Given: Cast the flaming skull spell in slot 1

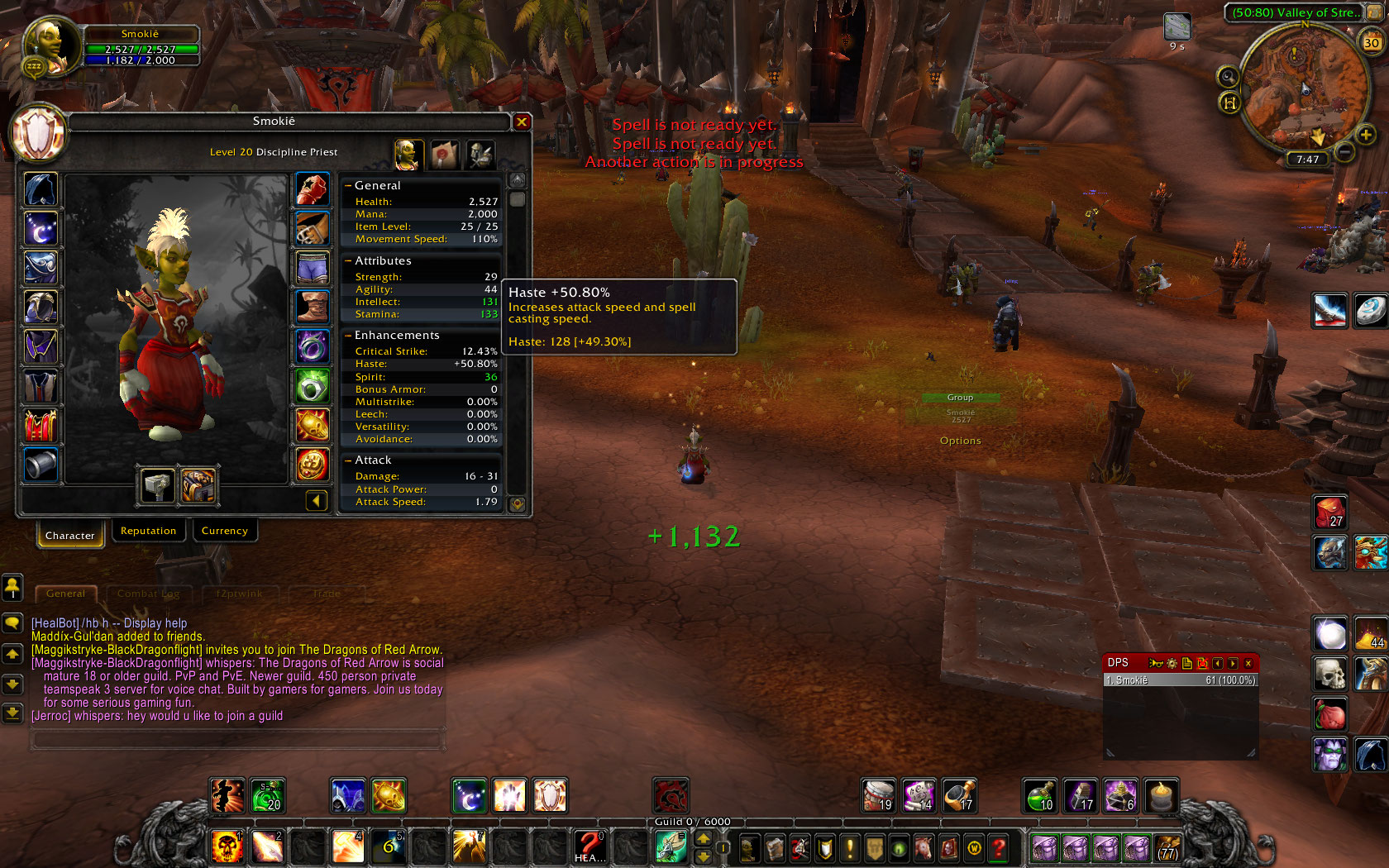Looking at the screenshot, I should point(227,847).
